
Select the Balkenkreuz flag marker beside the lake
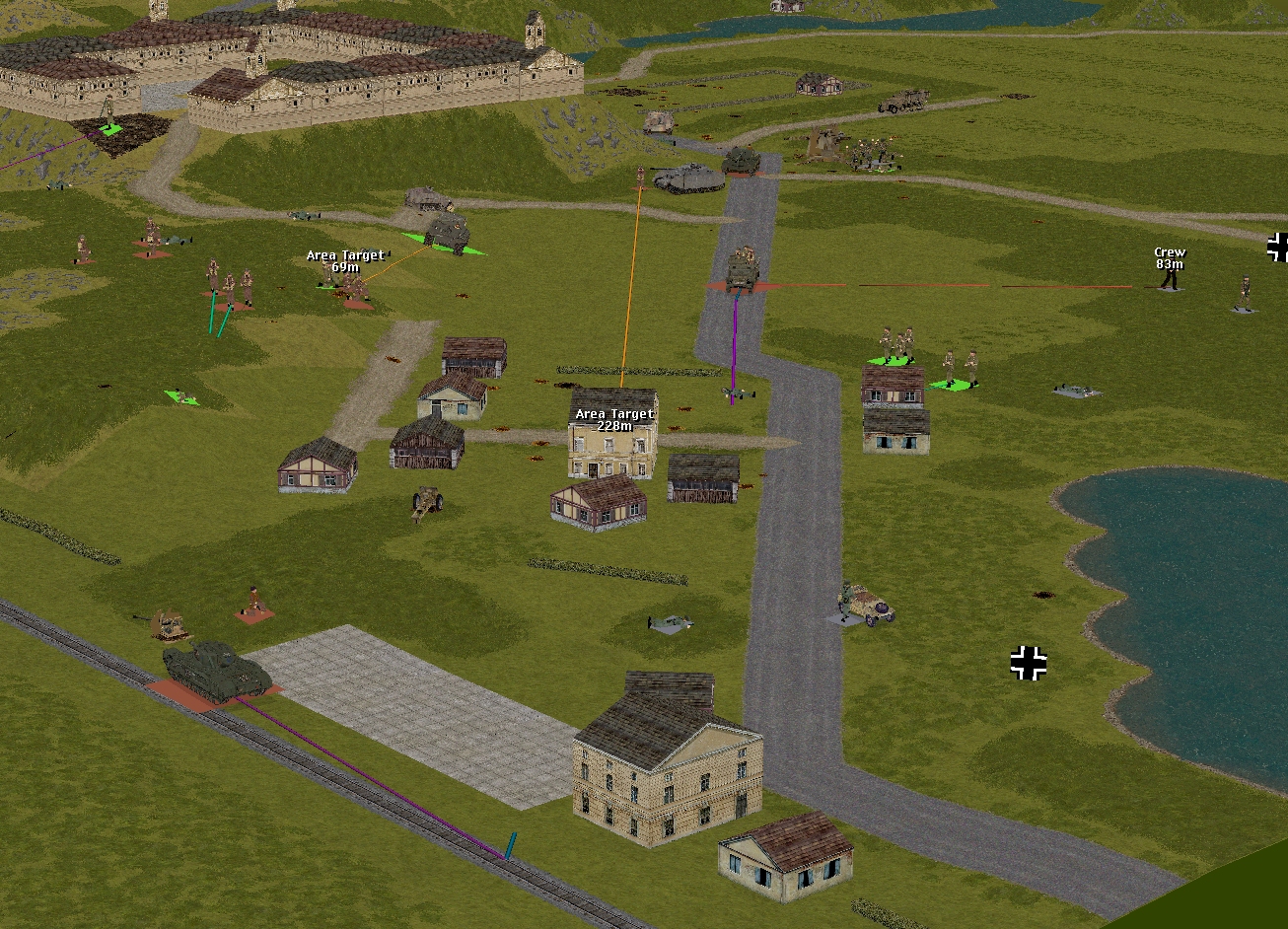pyautogui.click(x=1028, y=663)
